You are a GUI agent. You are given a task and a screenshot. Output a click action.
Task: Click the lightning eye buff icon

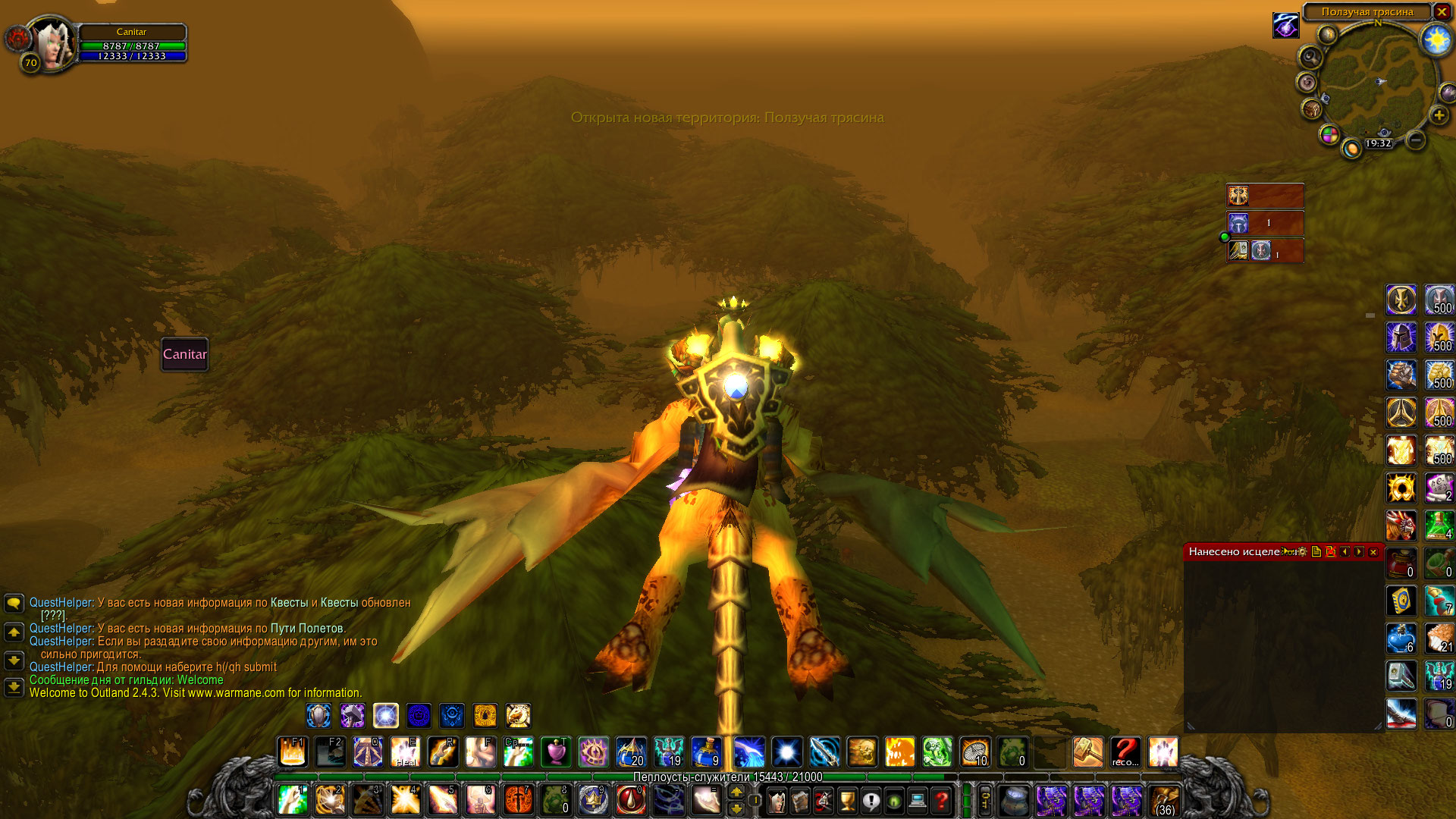pyautogui.click(x=1285, y=27)
